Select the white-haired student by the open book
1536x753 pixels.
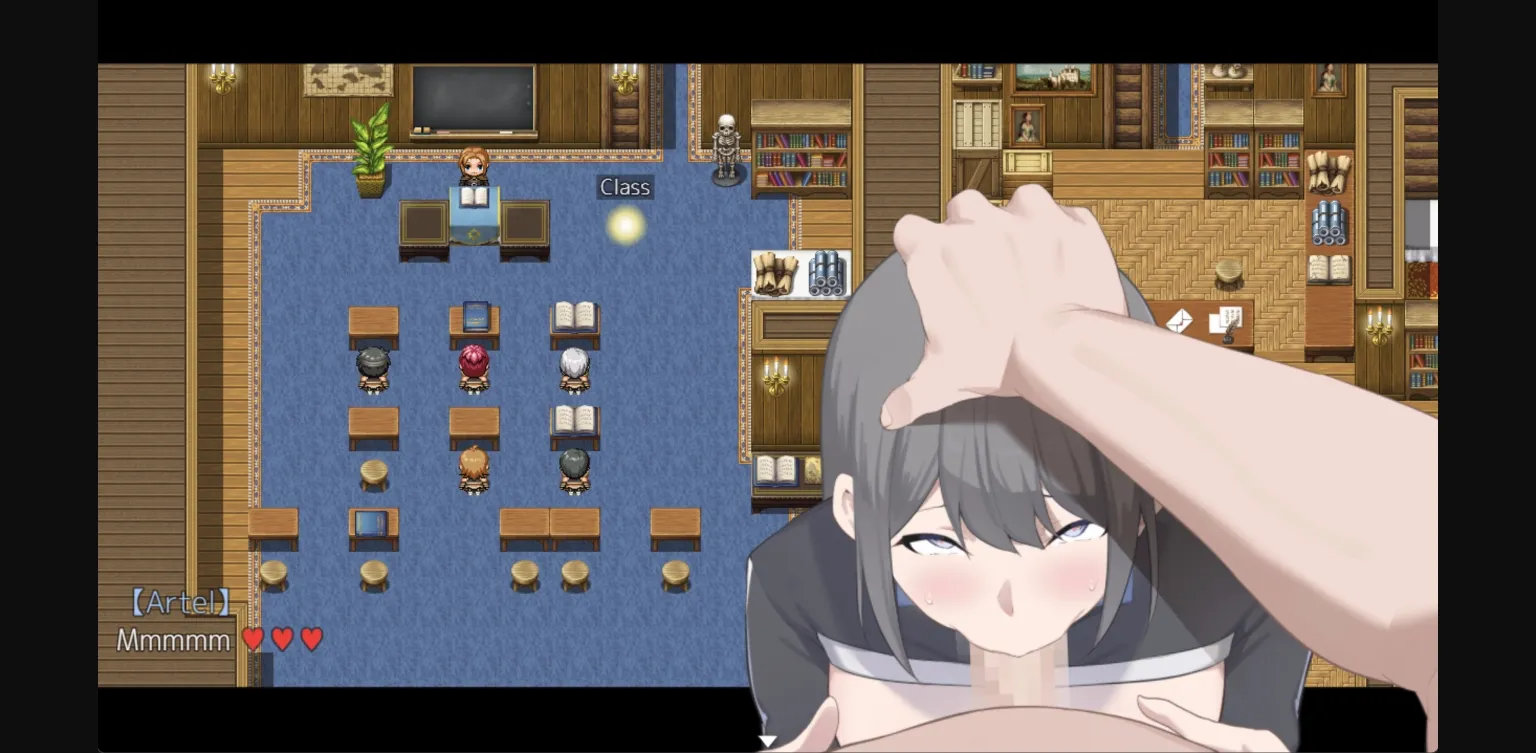[574, 365]
